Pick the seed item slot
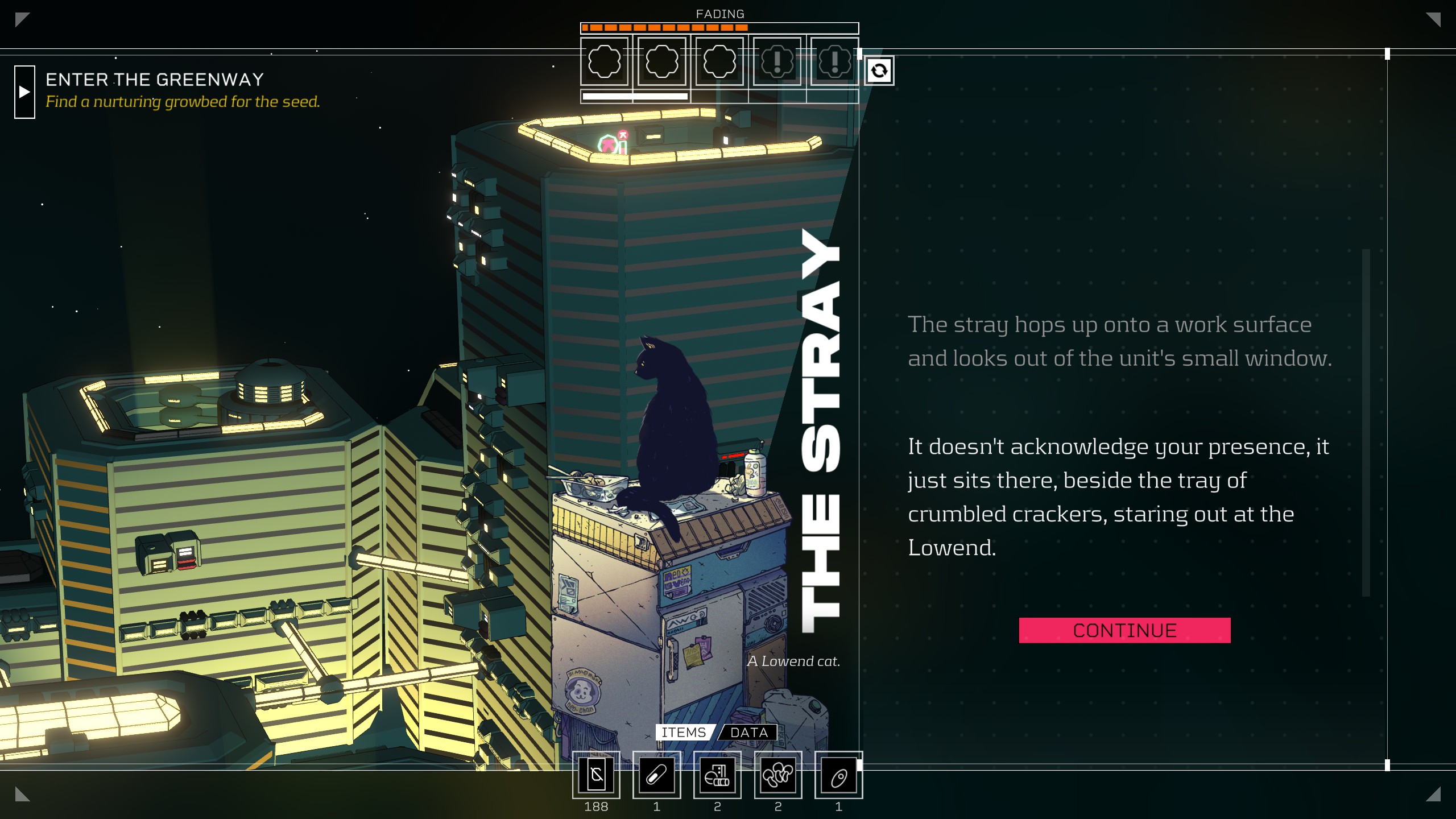 tap(838, 775)
